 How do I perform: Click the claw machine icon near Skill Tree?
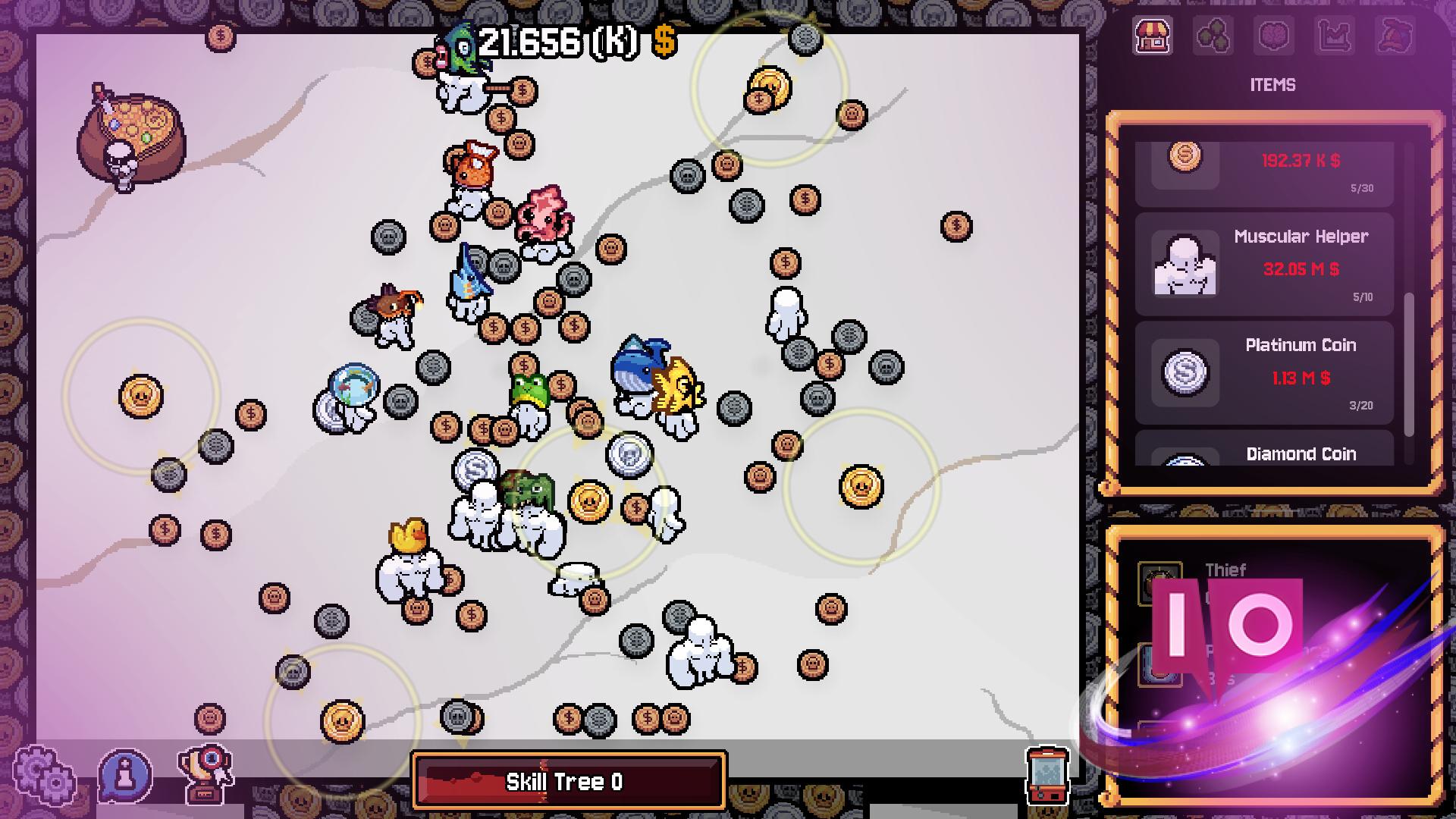(1049, 777)
